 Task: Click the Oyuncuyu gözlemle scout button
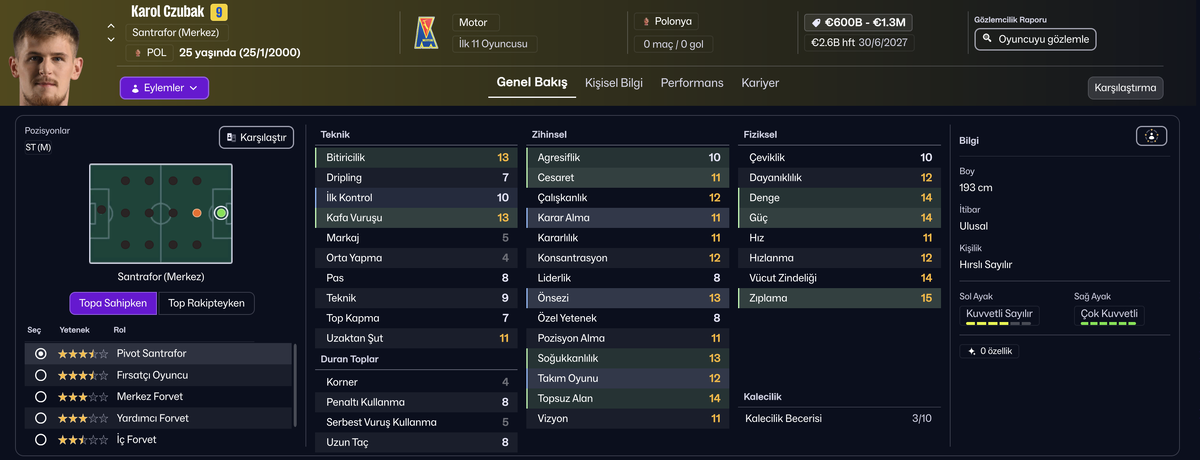1036,39
